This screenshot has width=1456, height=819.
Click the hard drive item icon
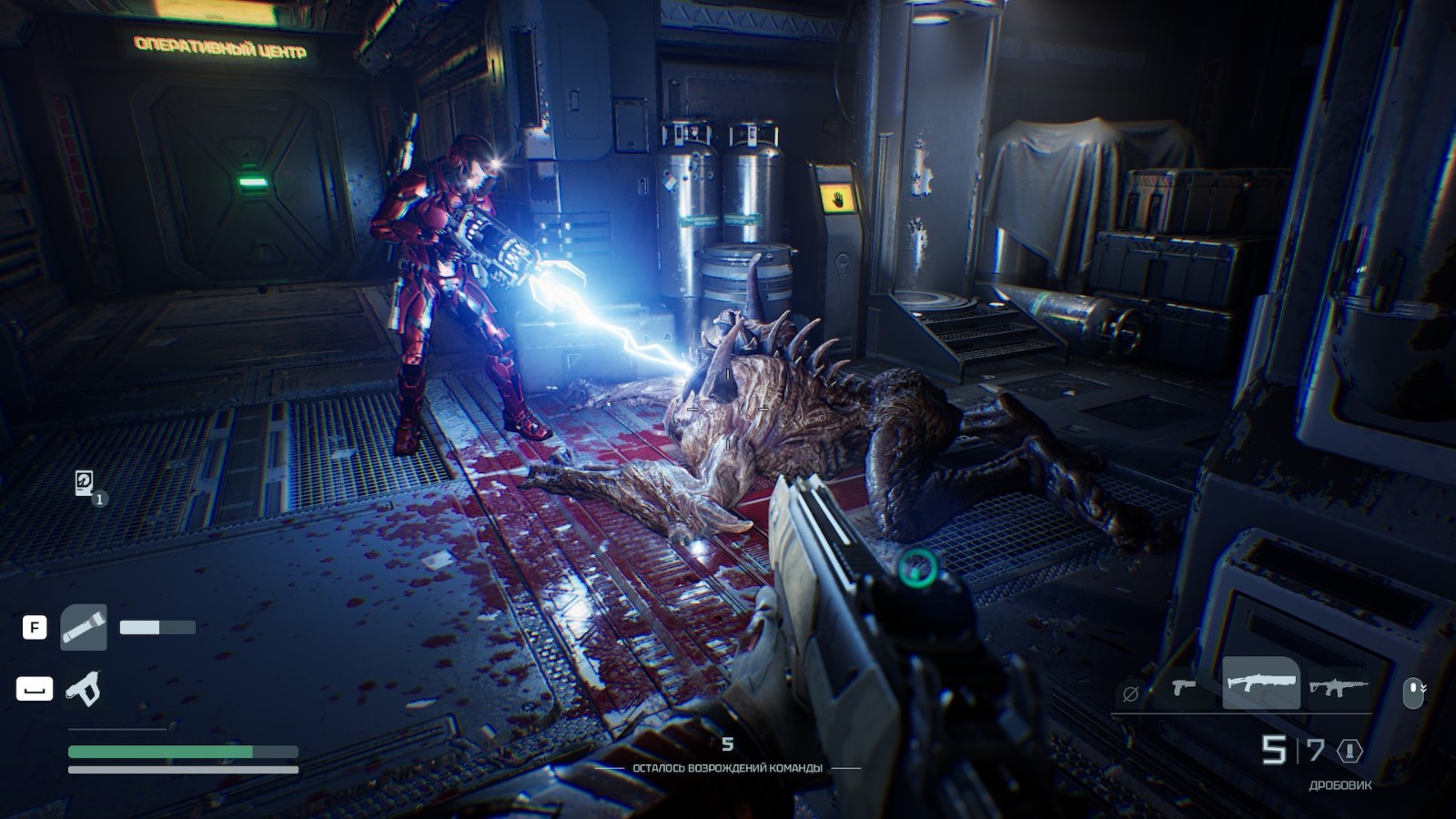click(85, 482)
